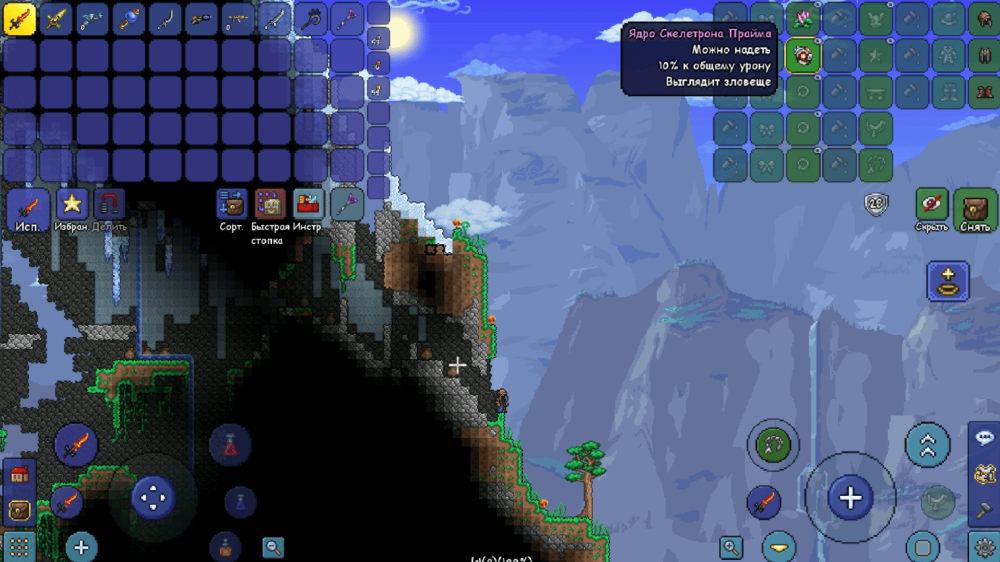Tap the Делить split-stack button
The width and height of the screenshot is (1000, 562).
[x=109, y=205]
